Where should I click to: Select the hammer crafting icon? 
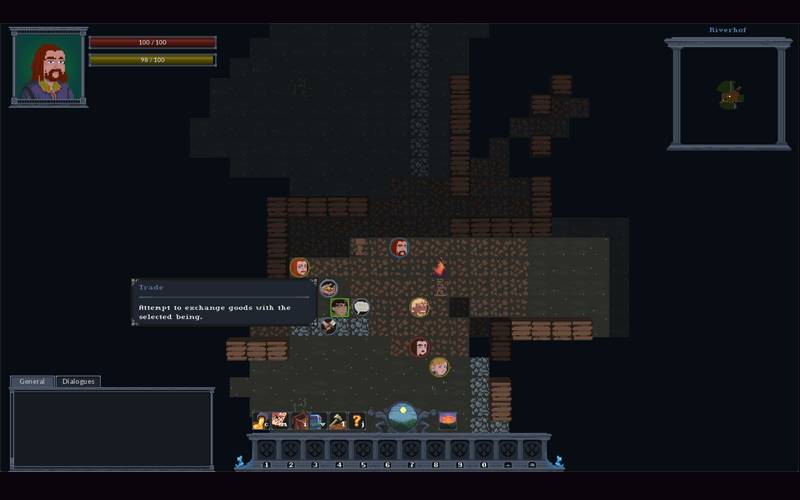(x=337, y=421)
